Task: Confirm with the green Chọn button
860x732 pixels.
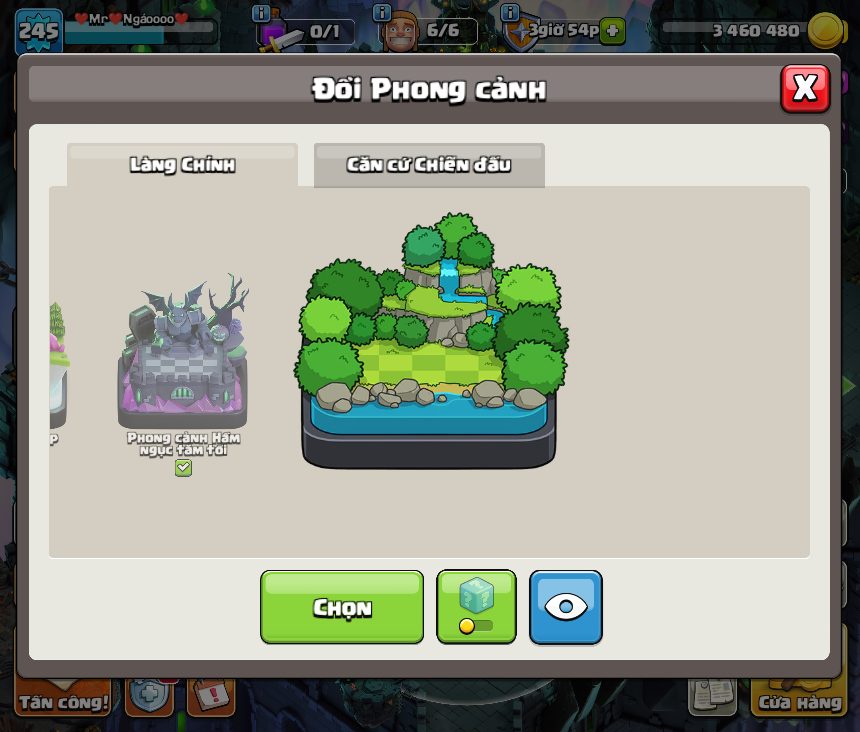Action: point(342,607)
